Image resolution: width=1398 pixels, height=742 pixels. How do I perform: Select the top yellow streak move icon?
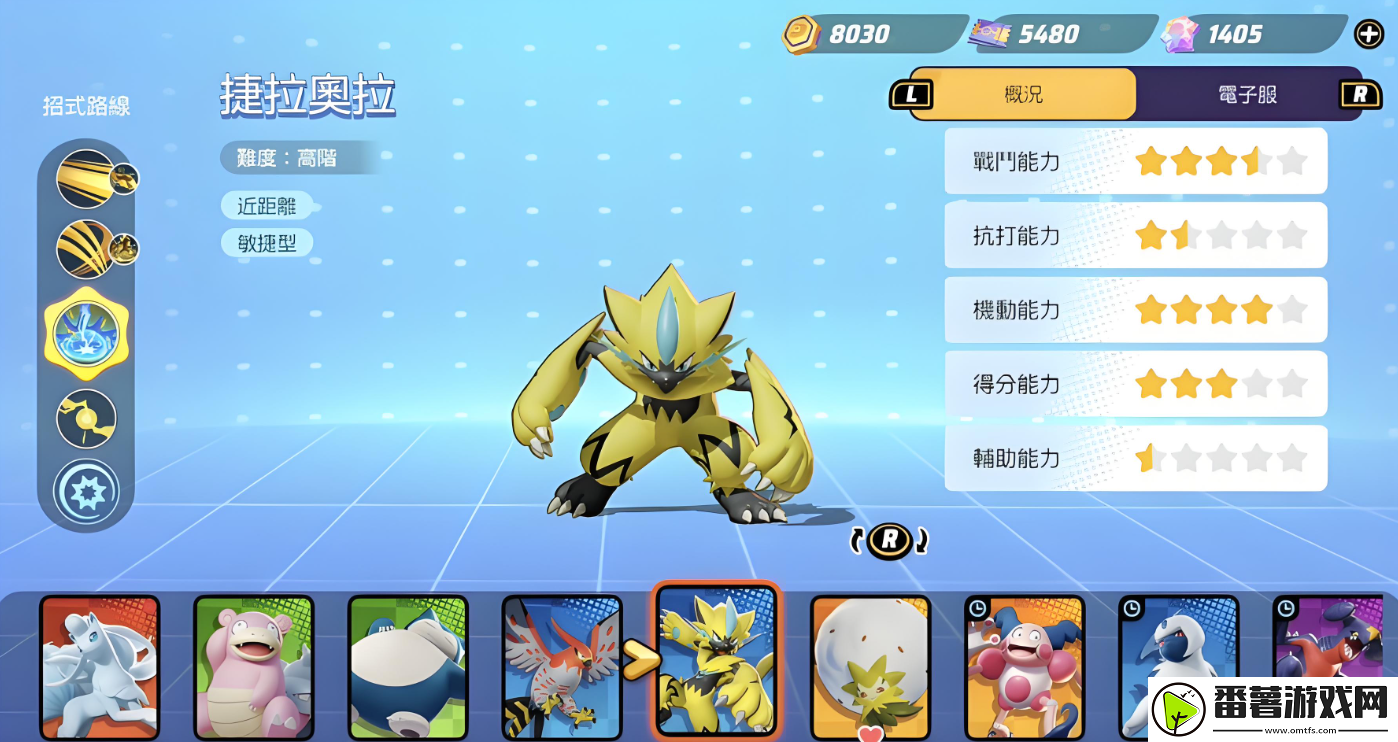coord(86,178)
